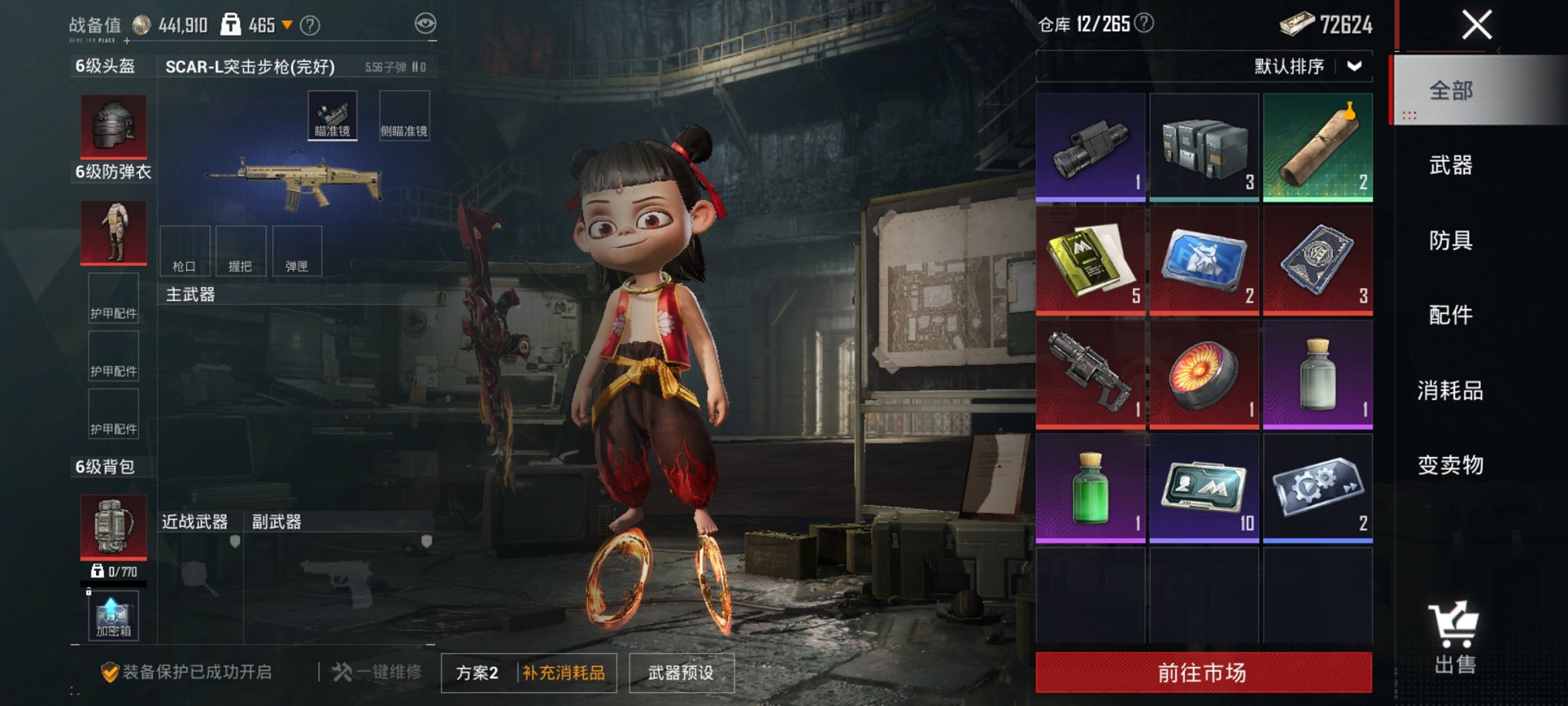This screenshot has width=1568, height=706.
Task: Select the 变卖物 sellables tab
Action: (x=1450, y=465)
